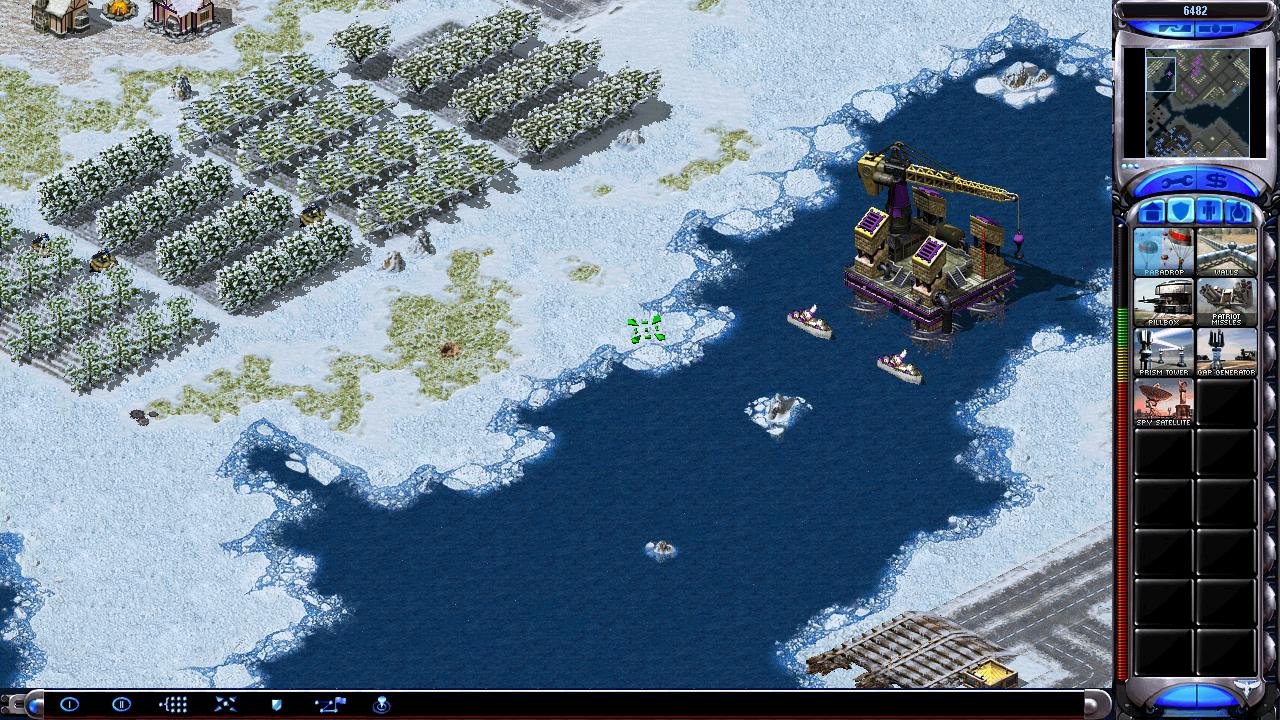Switch to the defenses tab with shield icon
1280x720 pixels.
1181,212
